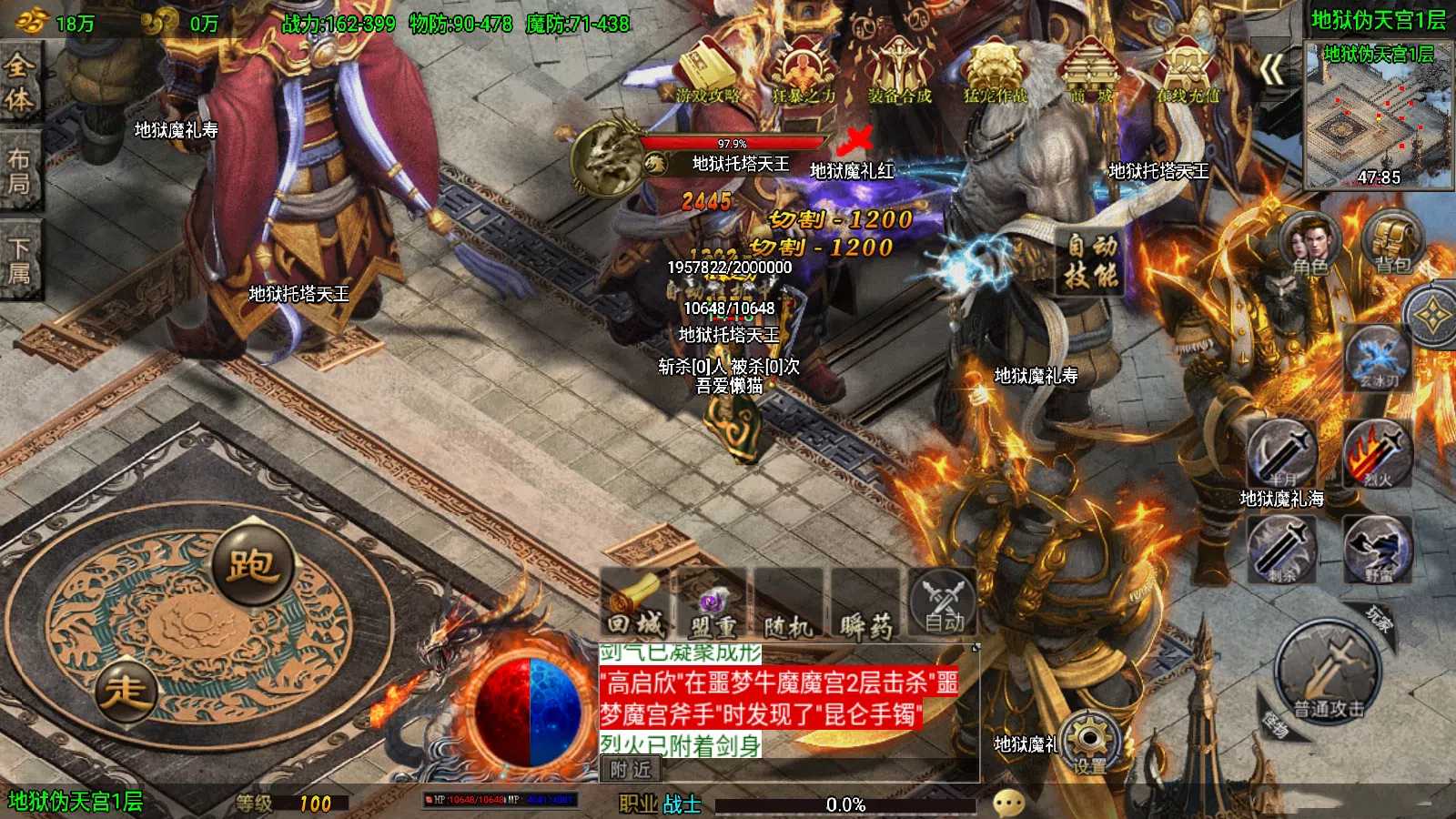Screen dimensions: 1456x819
Task: Open the 游戏攻略 game guide
Action: tap(707, 71)
